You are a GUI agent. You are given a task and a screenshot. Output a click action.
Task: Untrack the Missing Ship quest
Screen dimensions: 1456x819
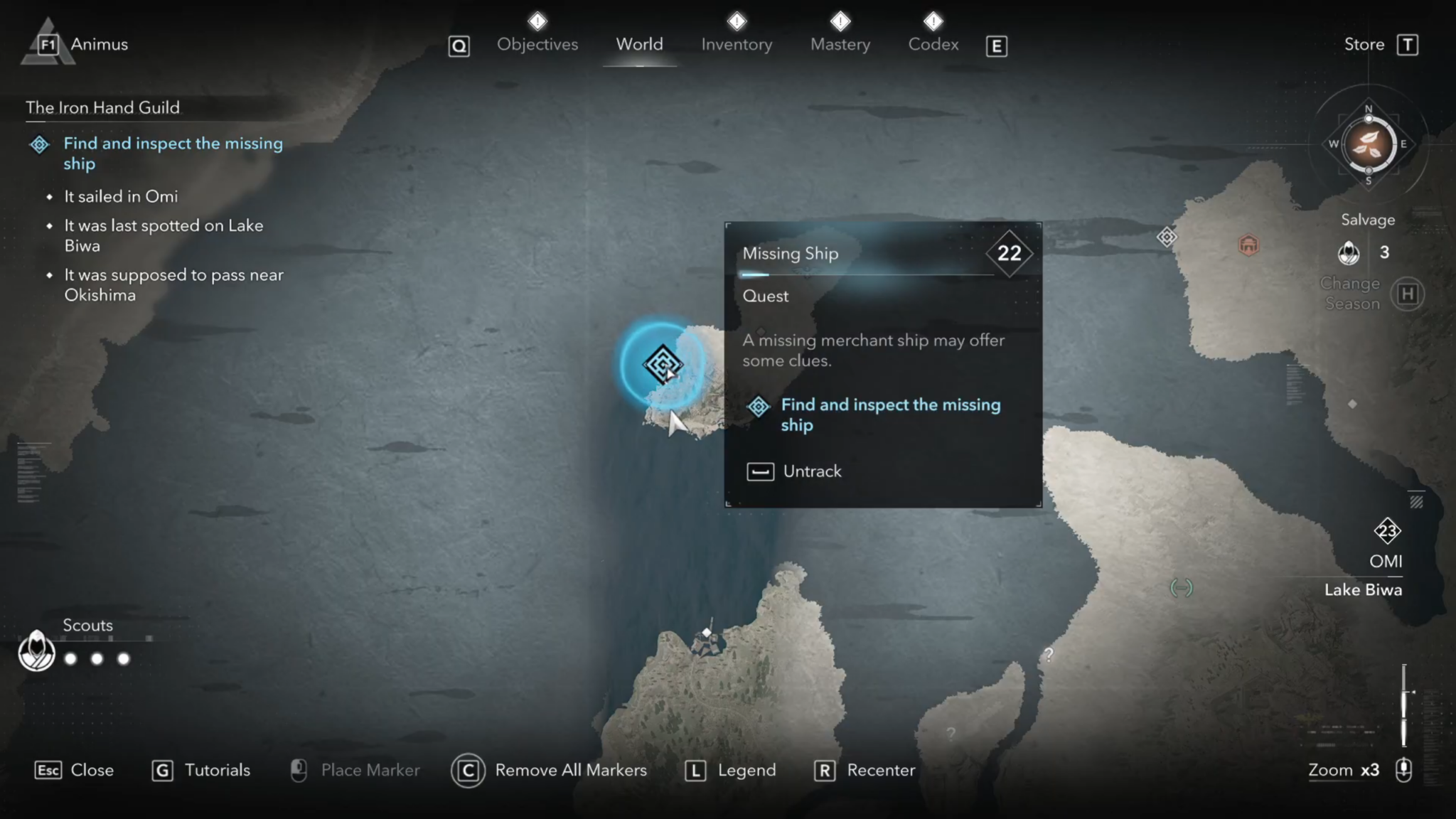pos(811,471)
